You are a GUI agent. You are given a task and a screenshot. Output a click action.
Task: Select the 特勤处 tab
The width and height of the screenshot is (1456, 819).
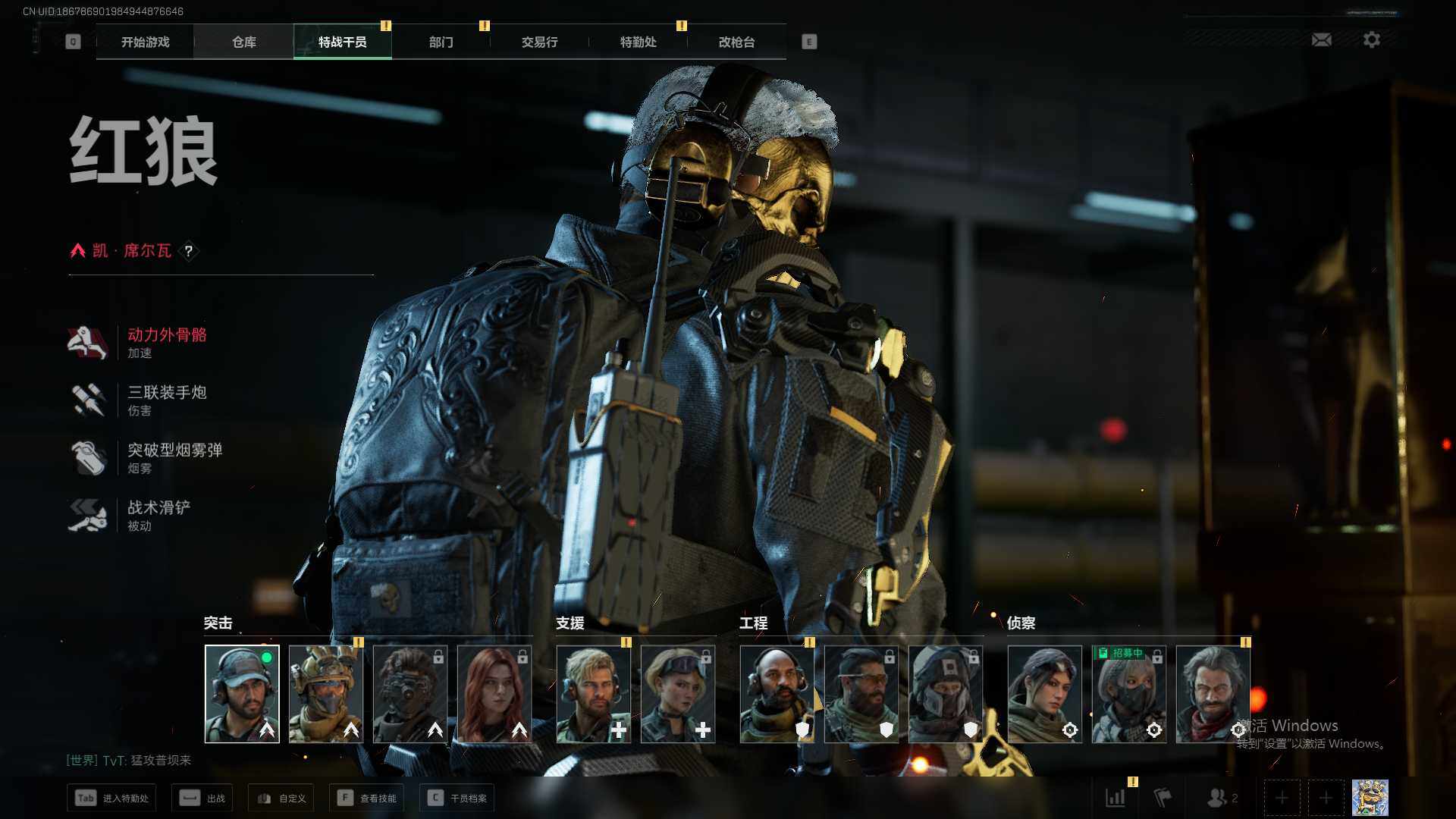638,42
